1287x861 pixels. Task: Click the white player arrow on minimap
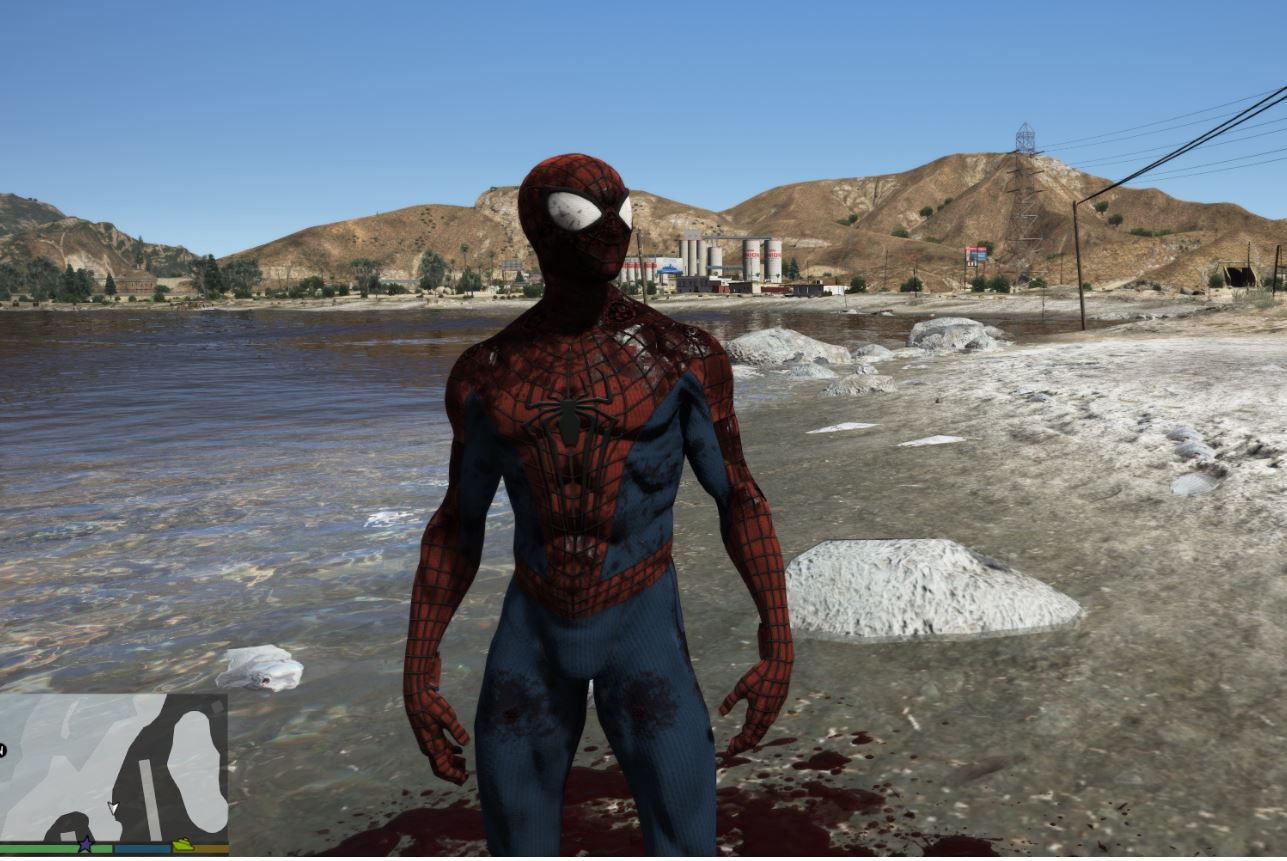(113, 807)
